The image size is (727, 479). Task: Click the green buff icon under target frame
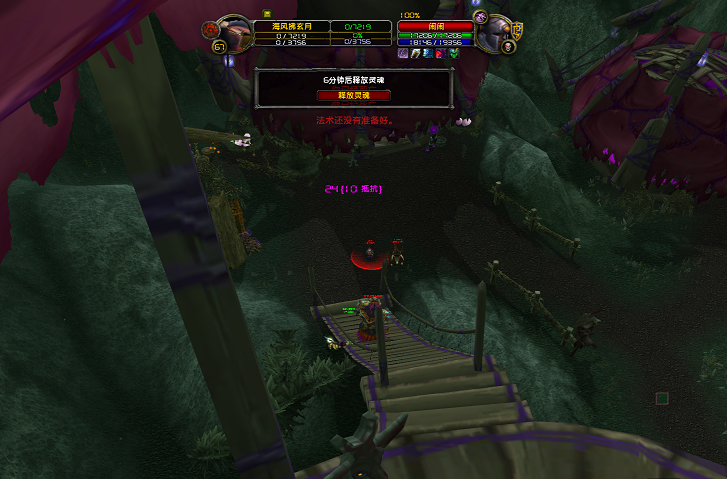pos(452,53)
